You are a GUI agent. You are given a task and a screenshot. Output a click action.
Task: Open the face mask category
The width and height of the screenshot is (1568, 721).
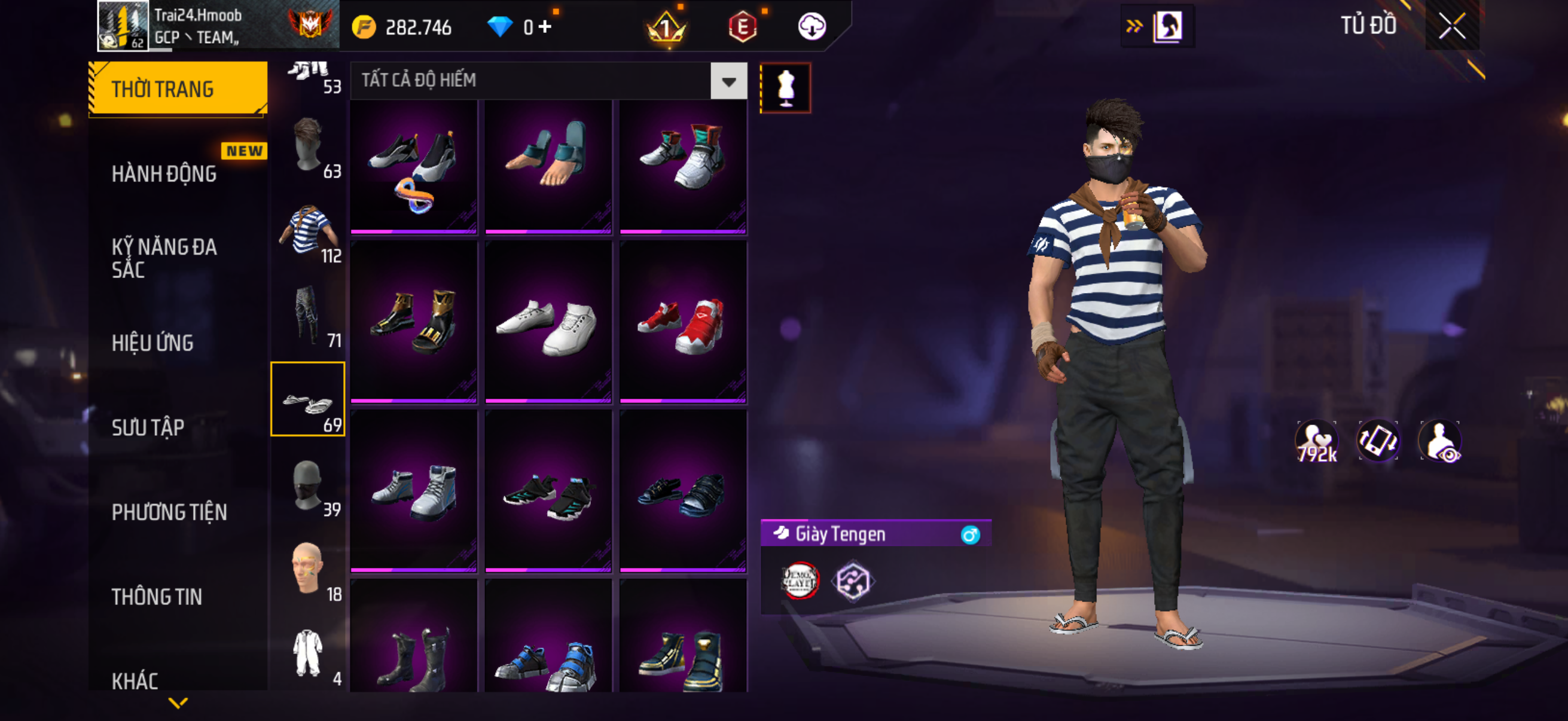point(307,485)
